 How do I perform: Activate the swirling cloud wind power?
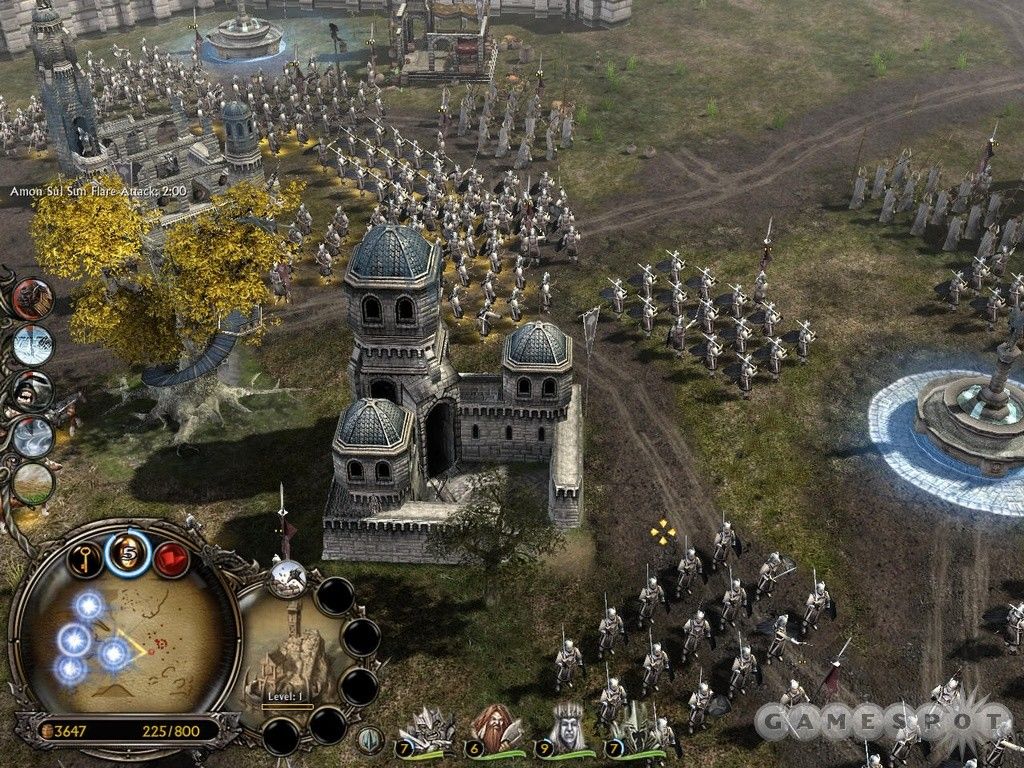(33, 437)
